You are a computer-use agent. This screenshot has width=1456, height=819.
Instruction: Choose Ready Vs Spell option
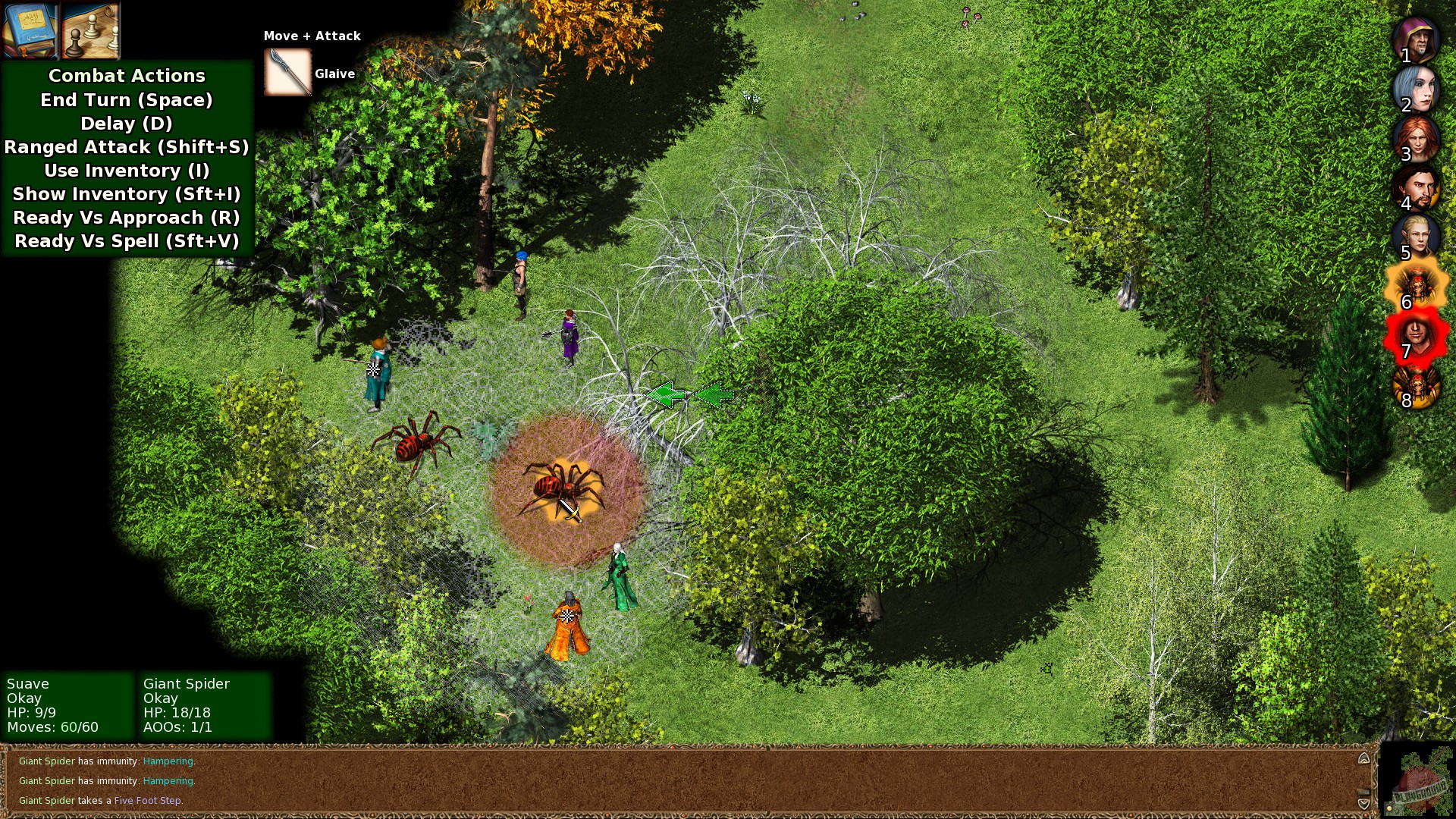click(126, 241)
